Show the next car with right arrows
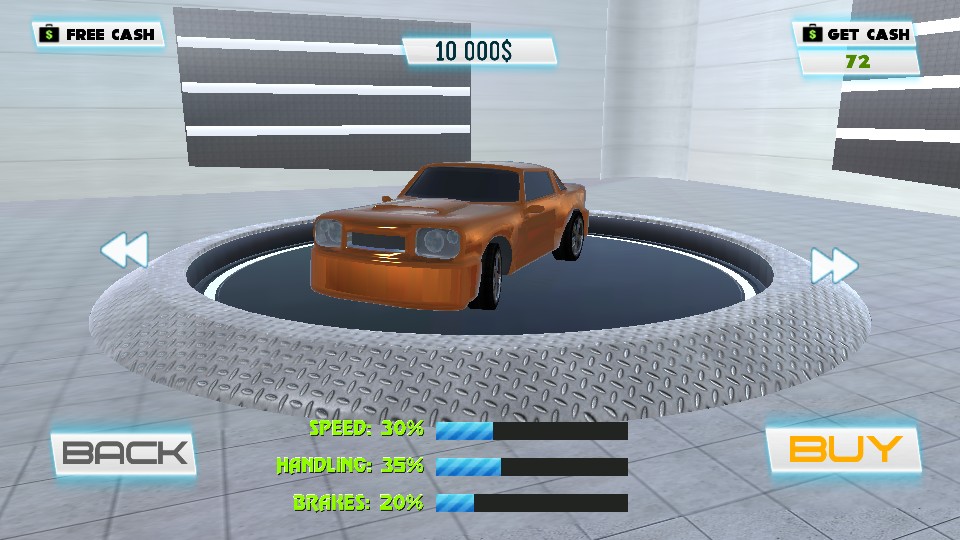 point(834,266)
